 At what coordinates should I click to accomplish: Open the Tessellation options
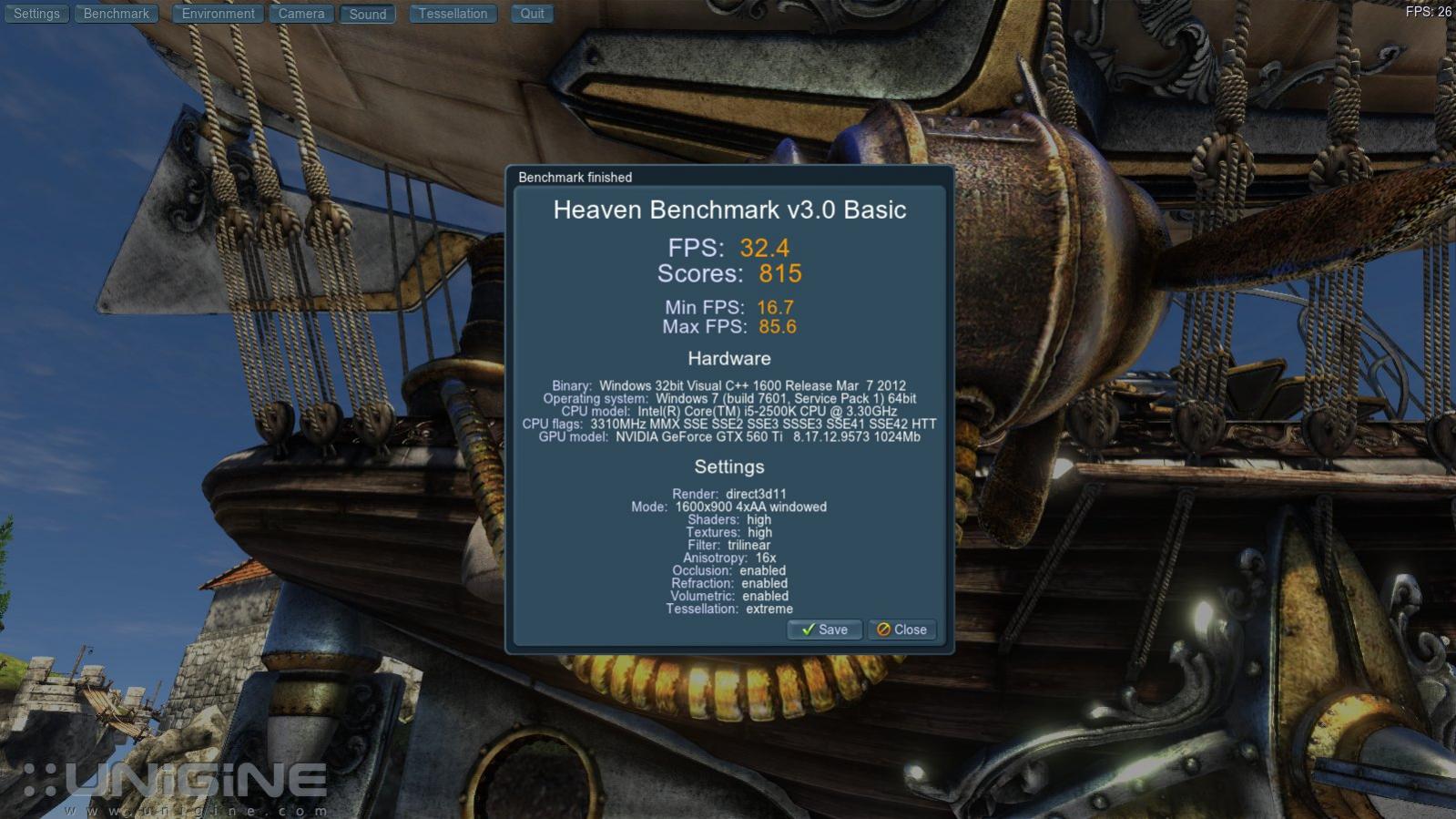[453, 14]
